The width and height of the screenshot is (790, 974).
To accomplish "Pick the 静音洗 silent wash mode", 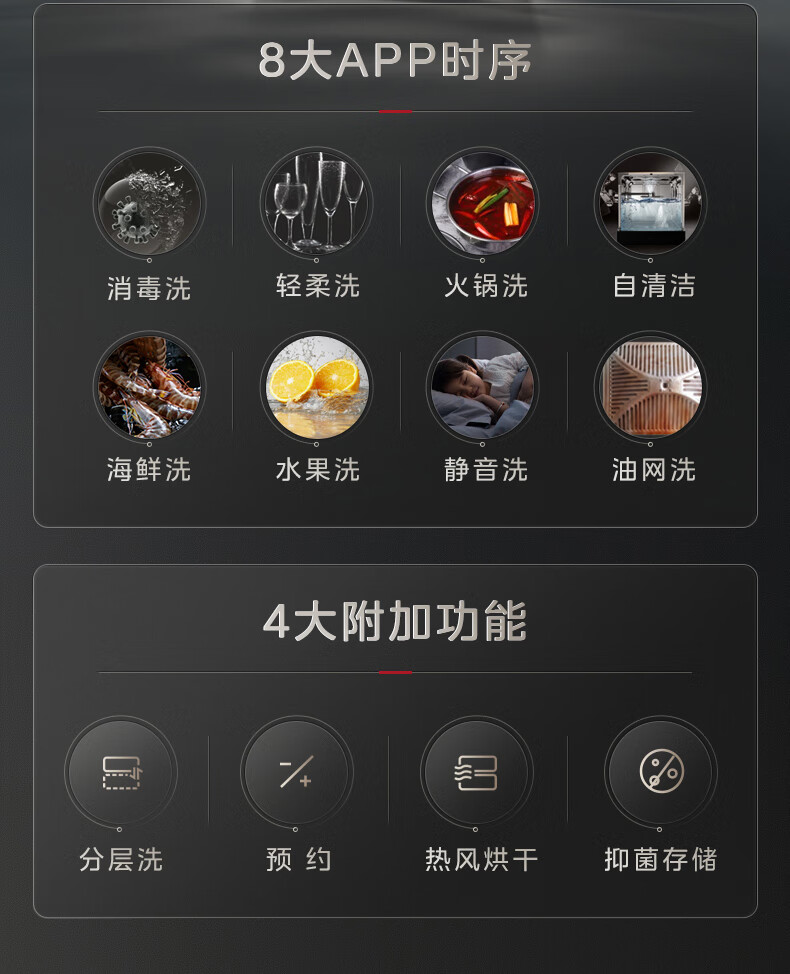I will [483, 387].
